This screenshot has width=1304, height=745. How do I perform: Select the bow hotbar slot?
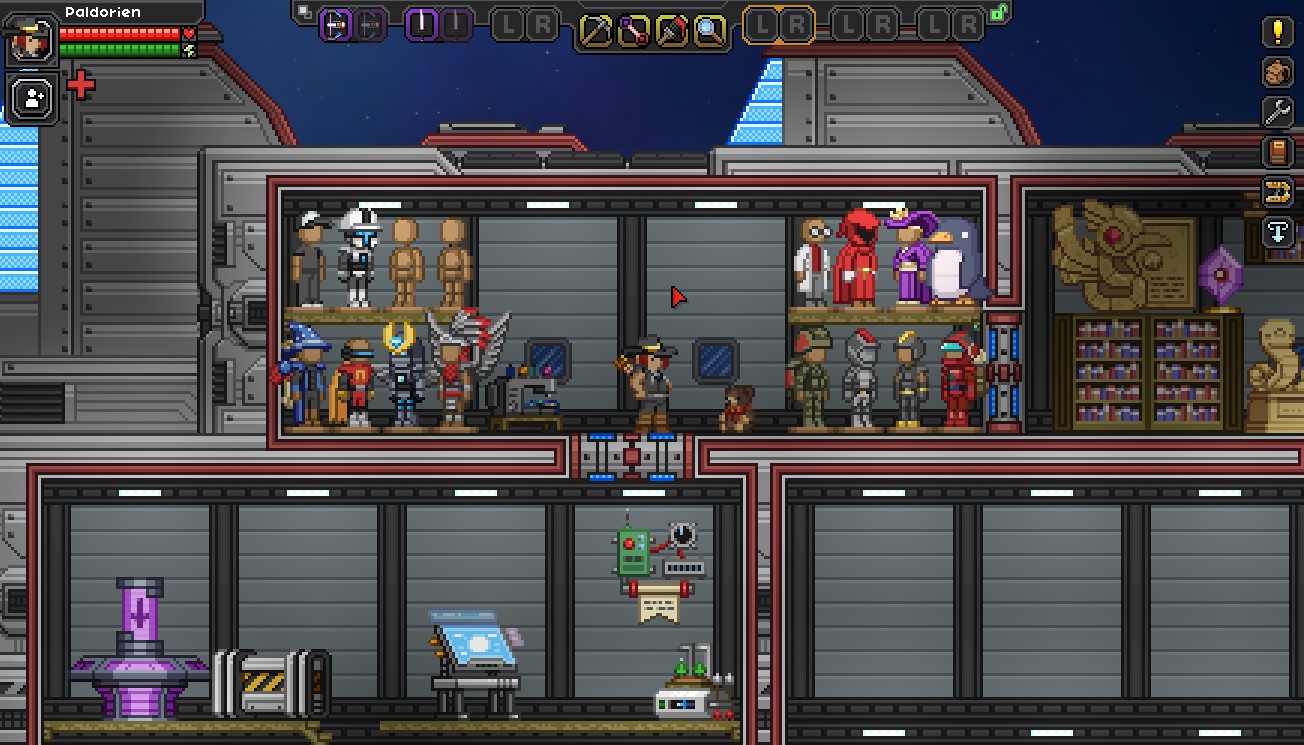[x=337, y=25]
